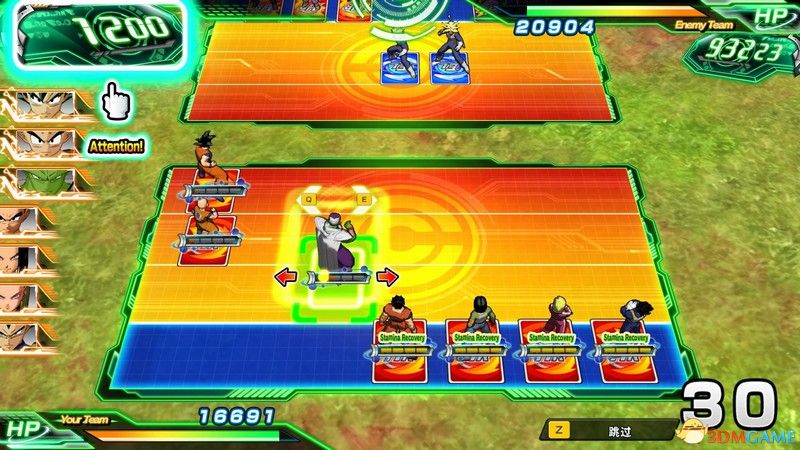Screen dimensions: 800x450
Task: Select the bald Krillin card below Goku
Action: point(208,233)
